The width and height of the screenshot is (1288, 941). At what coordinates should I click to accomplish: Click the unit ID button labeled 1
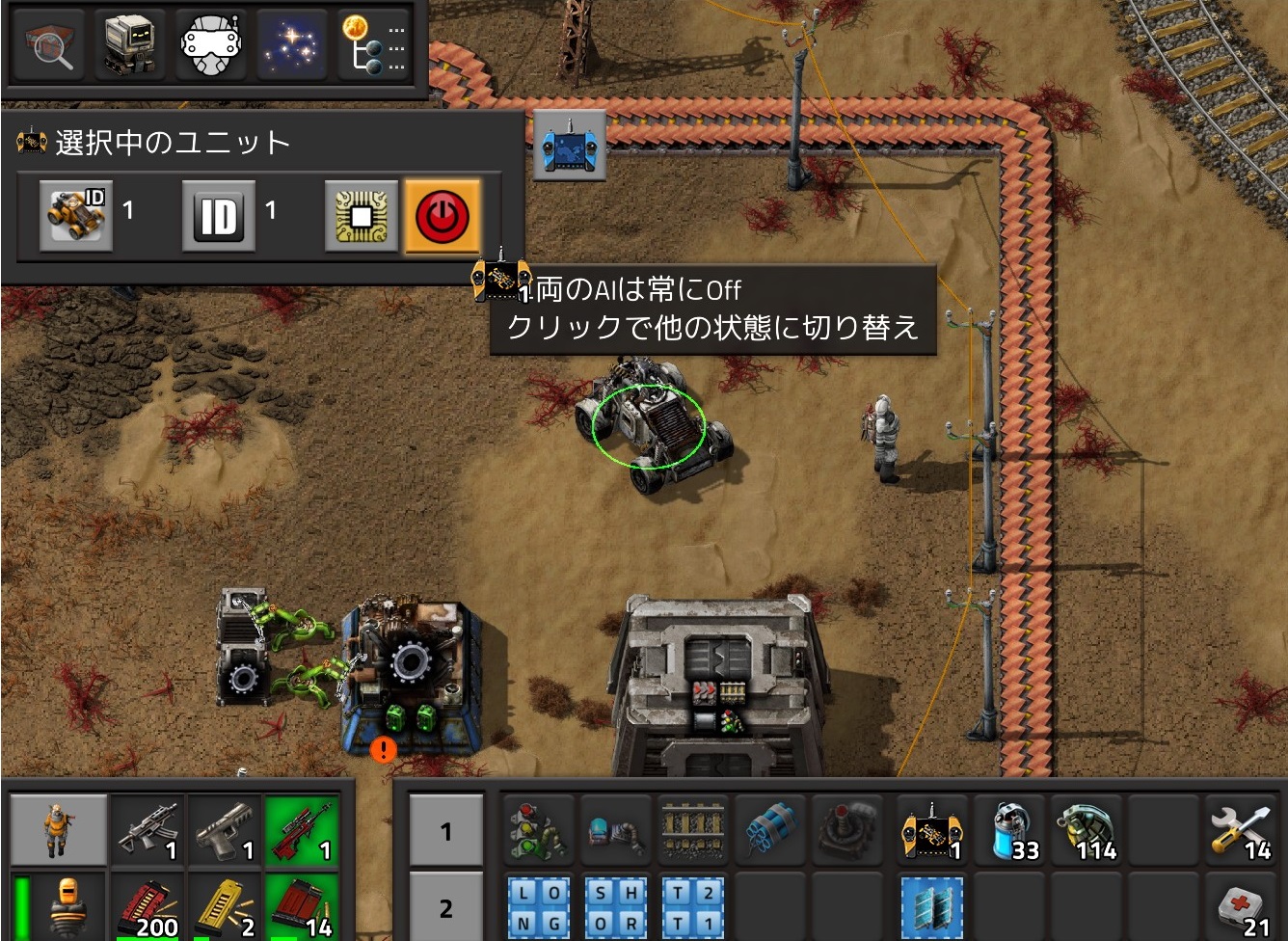tap(218, 216)
